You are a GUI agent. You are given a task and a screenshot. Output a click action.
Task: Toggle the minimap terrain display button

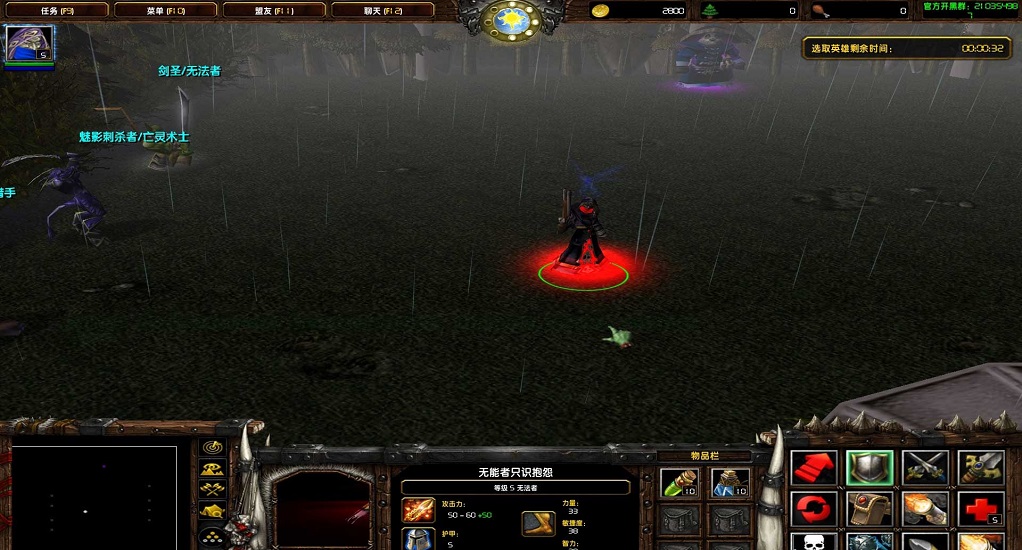pyautogui.click(x=212, y=468)
